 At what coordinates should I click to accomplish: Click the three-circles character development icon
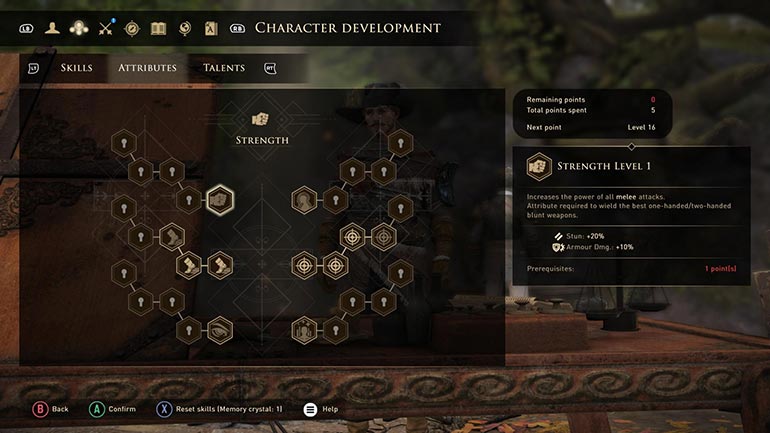tap(78, 28)
